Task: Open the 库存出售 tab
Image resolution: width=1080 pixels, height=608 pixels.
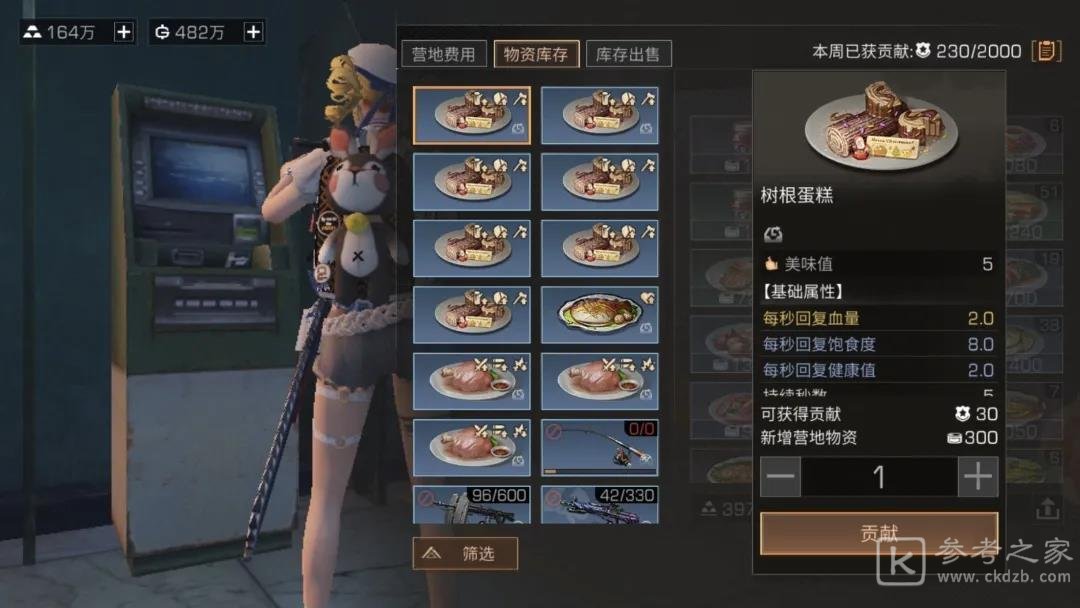Action: (x=628, y=54)
